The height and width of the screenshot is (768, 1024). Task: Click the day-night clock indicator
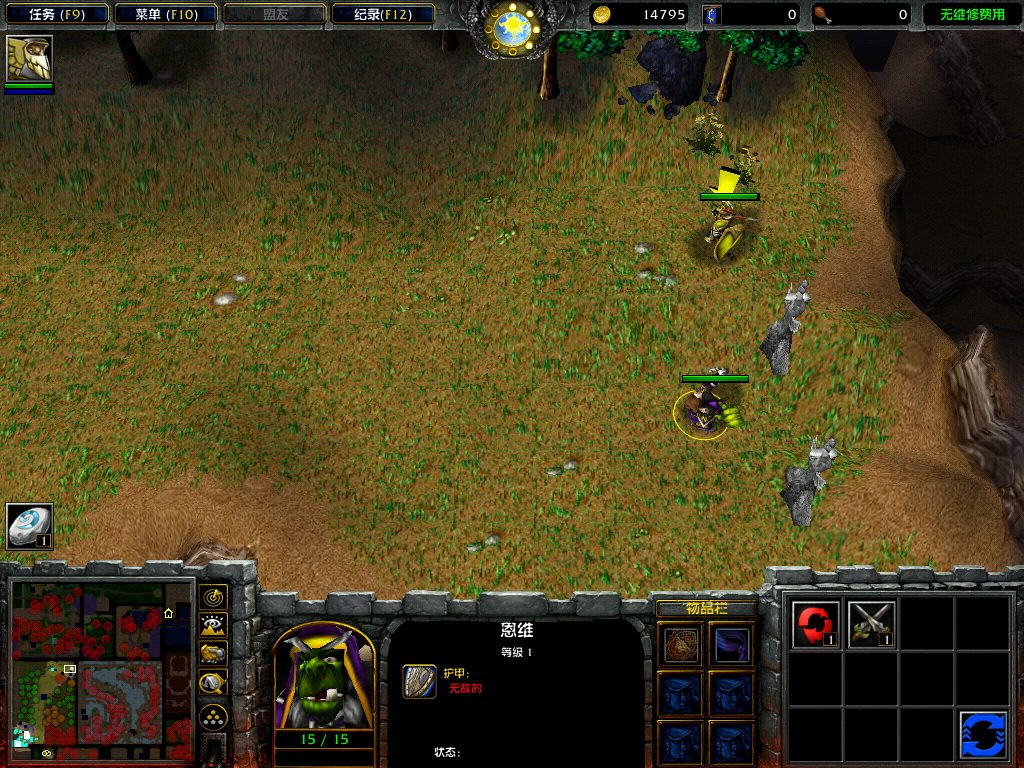point(511,28)
